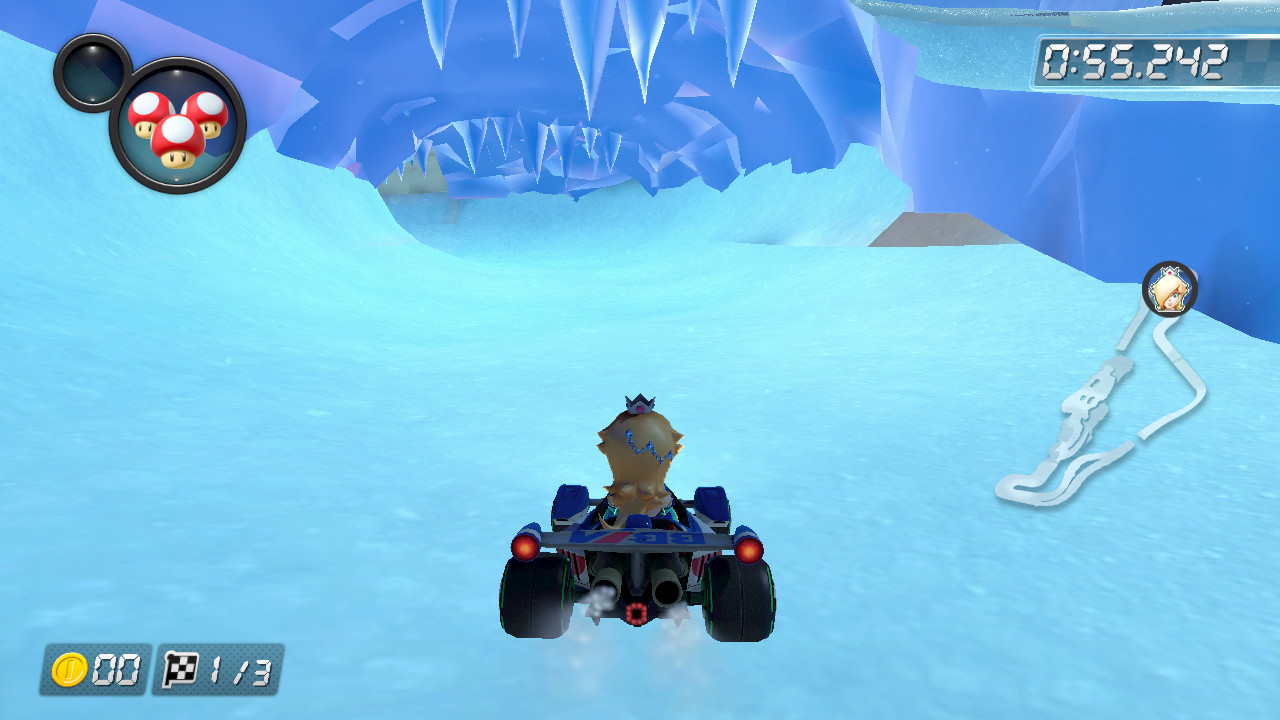This screenshot has width=1280, height=720.
Task: Click Rosalina's head icon on the minimap
Action: pos(1170,288)
